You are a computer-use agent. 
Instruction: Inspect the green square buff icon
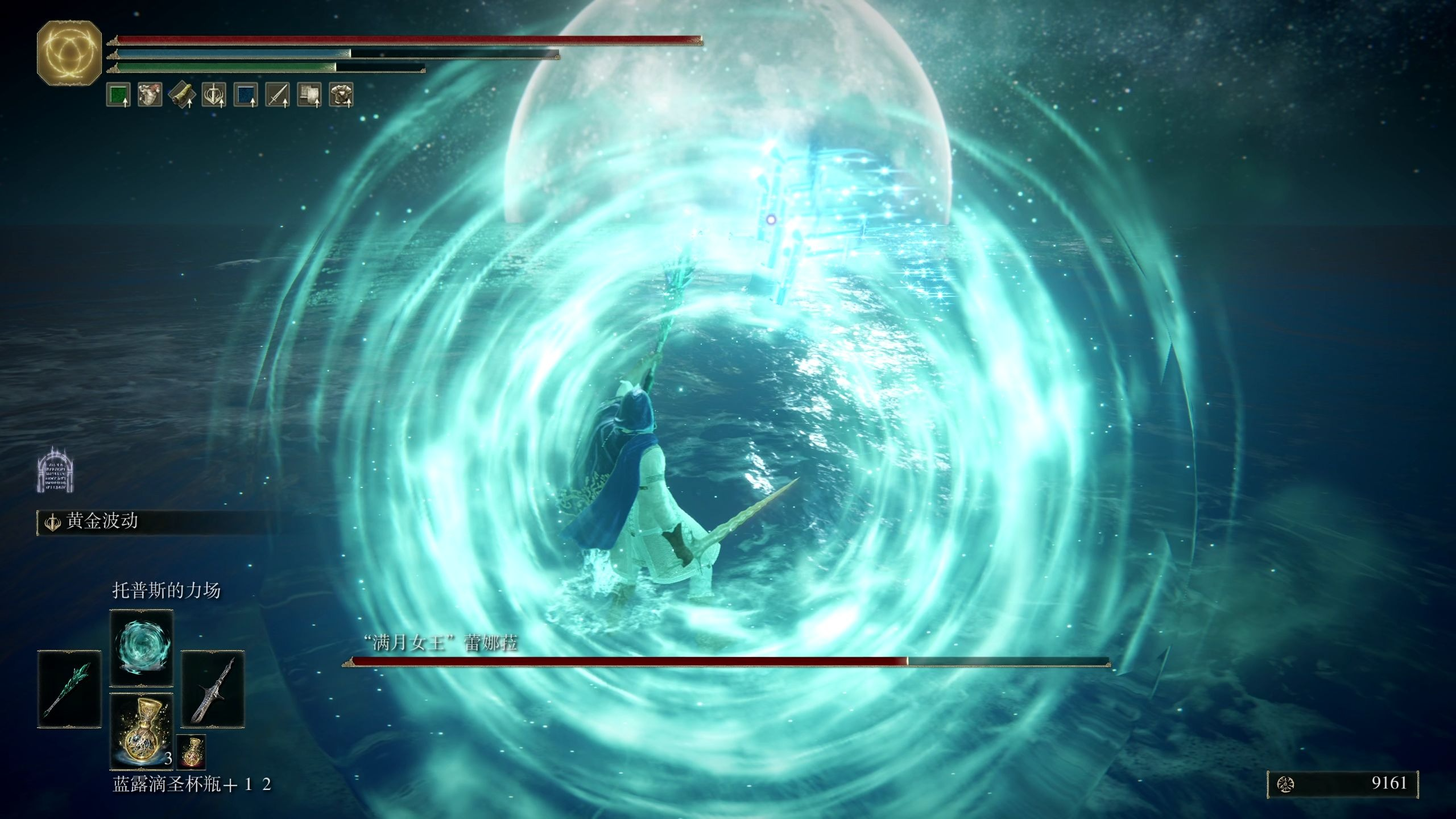pyautogui.click(x=118, y=95)
